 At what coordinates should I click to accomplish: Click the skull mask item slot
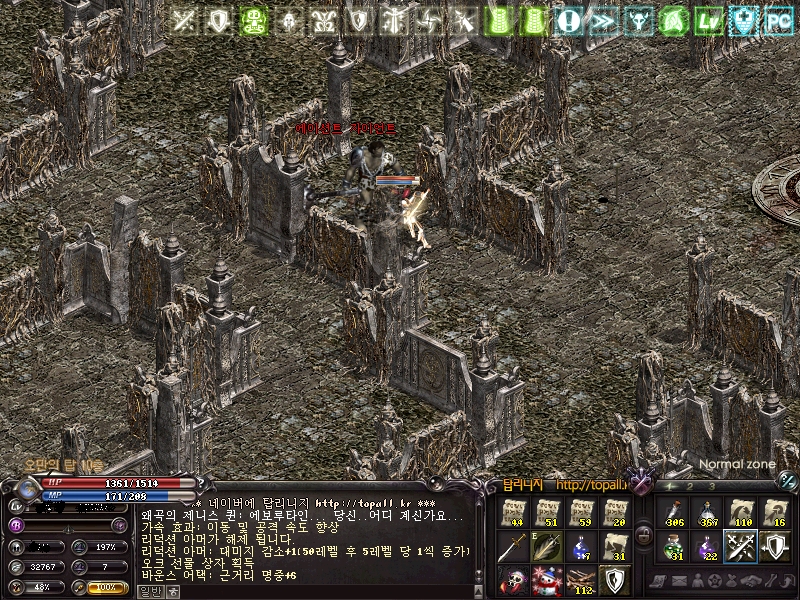pos(513,581)
